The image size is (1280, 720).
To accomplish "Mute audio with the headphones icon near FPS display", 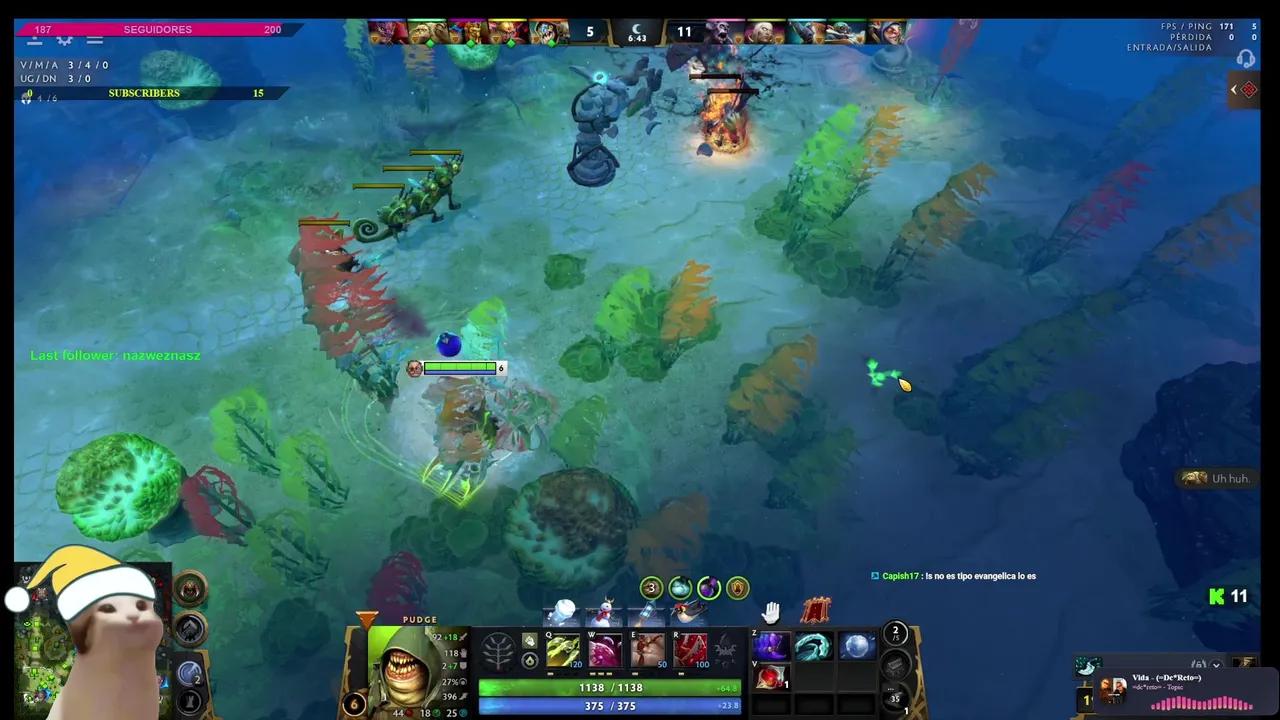I will 1246,58.
